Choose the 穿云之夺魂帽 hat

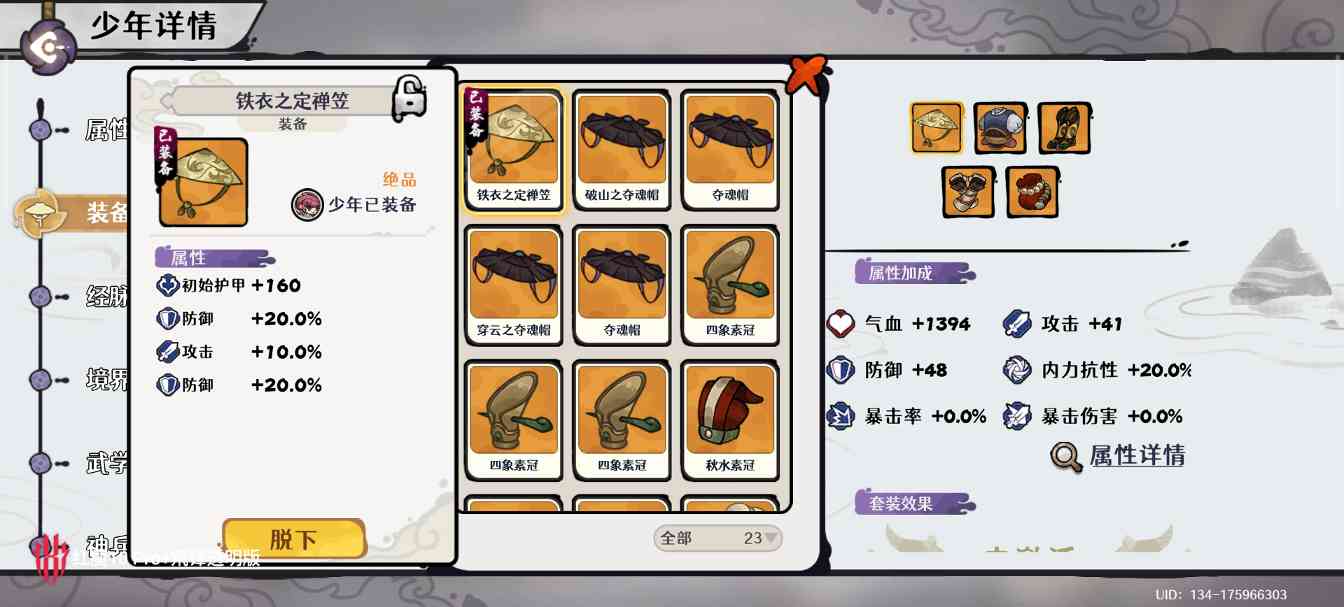click(513, 284)
